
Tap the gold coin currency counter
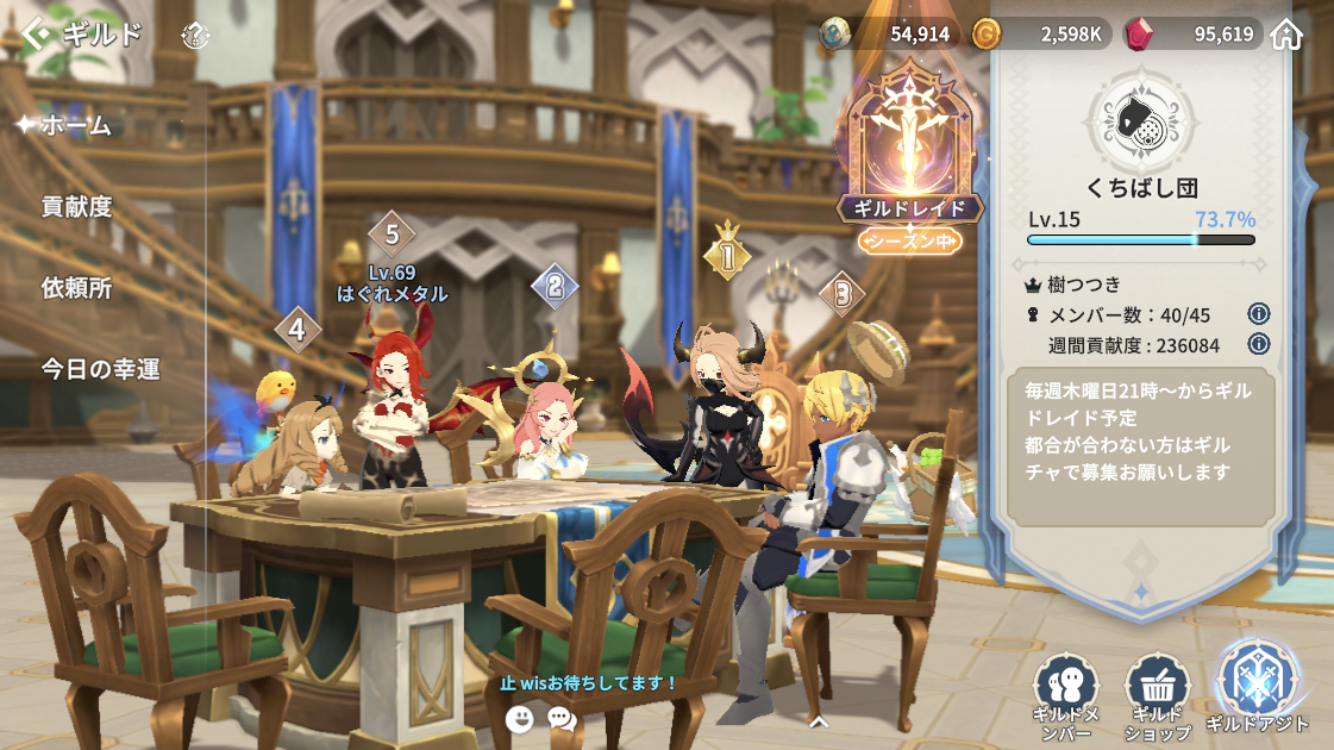(1042, 35)
